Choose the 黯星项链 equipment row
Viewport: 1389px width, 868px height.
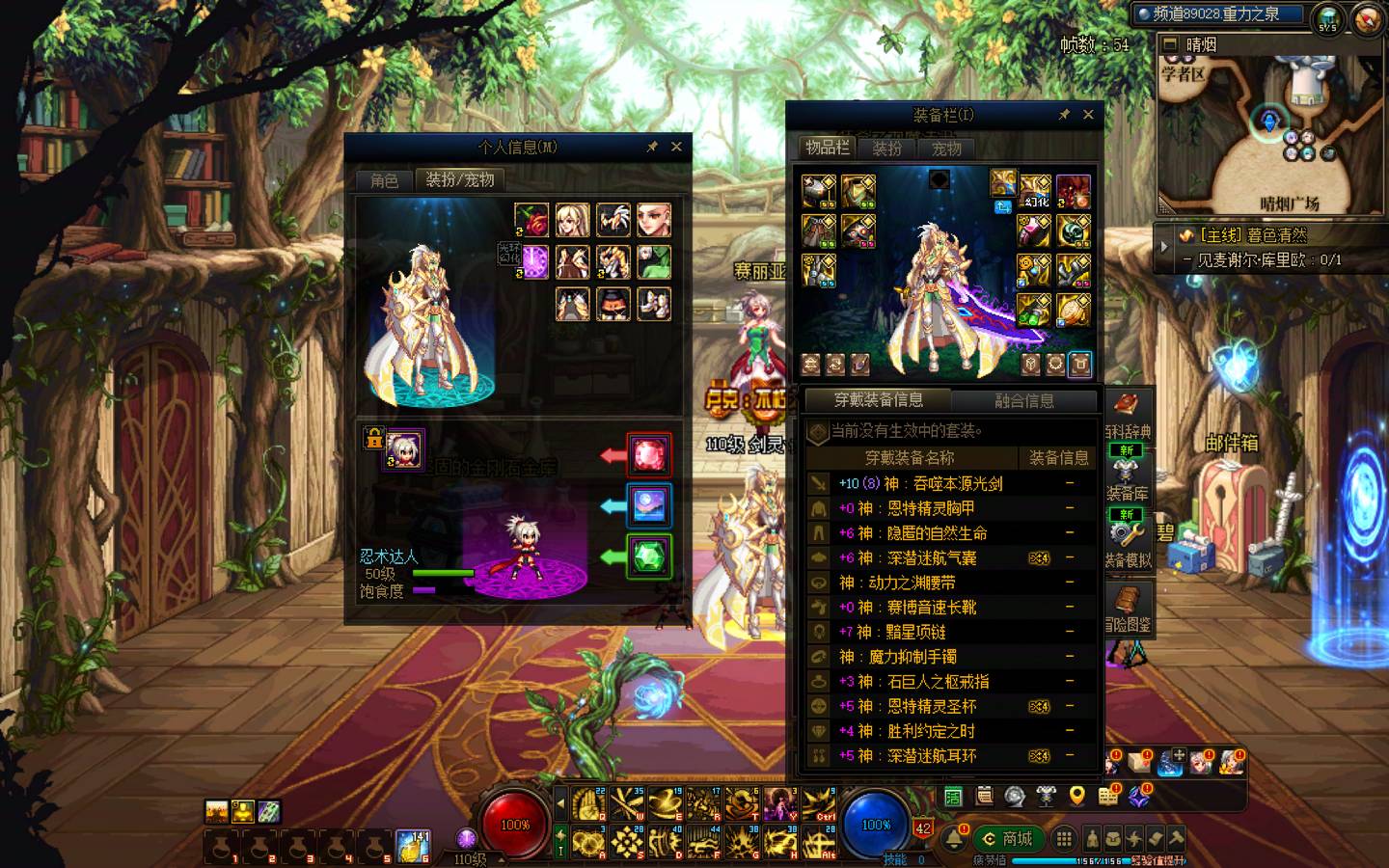pos(950,632)
